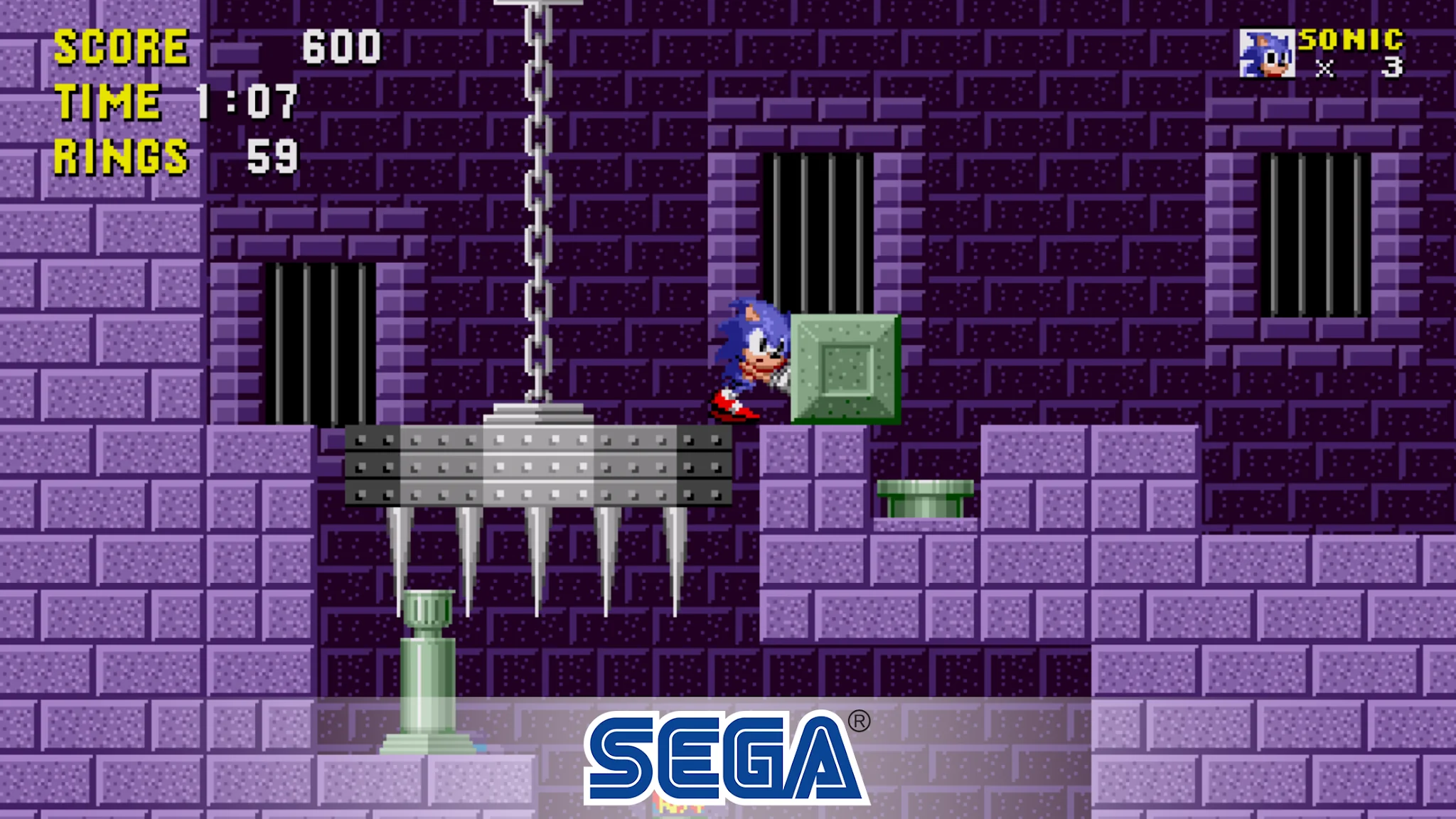Select the SONIC label in the corner
Image resolution: width=1456 pixels, height=819 pixels.
tap(1353, 39)
